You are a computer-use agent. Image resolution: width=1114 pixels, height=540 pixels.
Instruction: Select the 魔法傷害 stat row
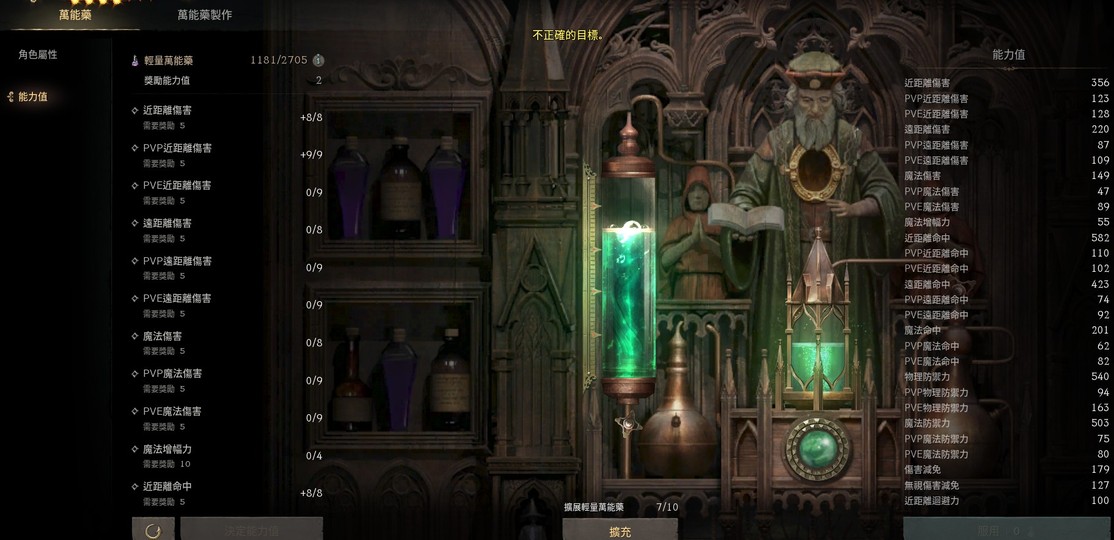pos(226,342)
